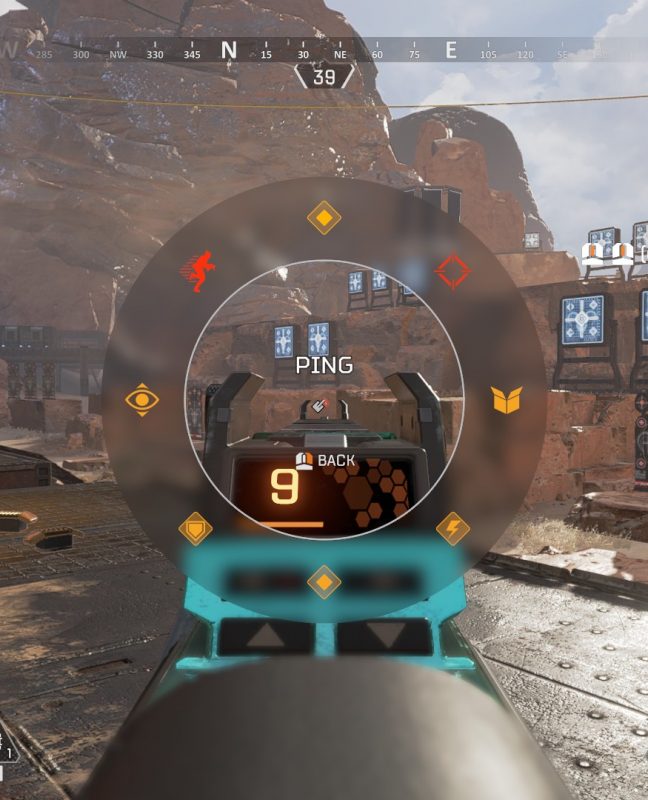This screenshot has width=648, height=800.
Task: Choose the red crosshair enemy ping
Action: [x=452, y=271]
